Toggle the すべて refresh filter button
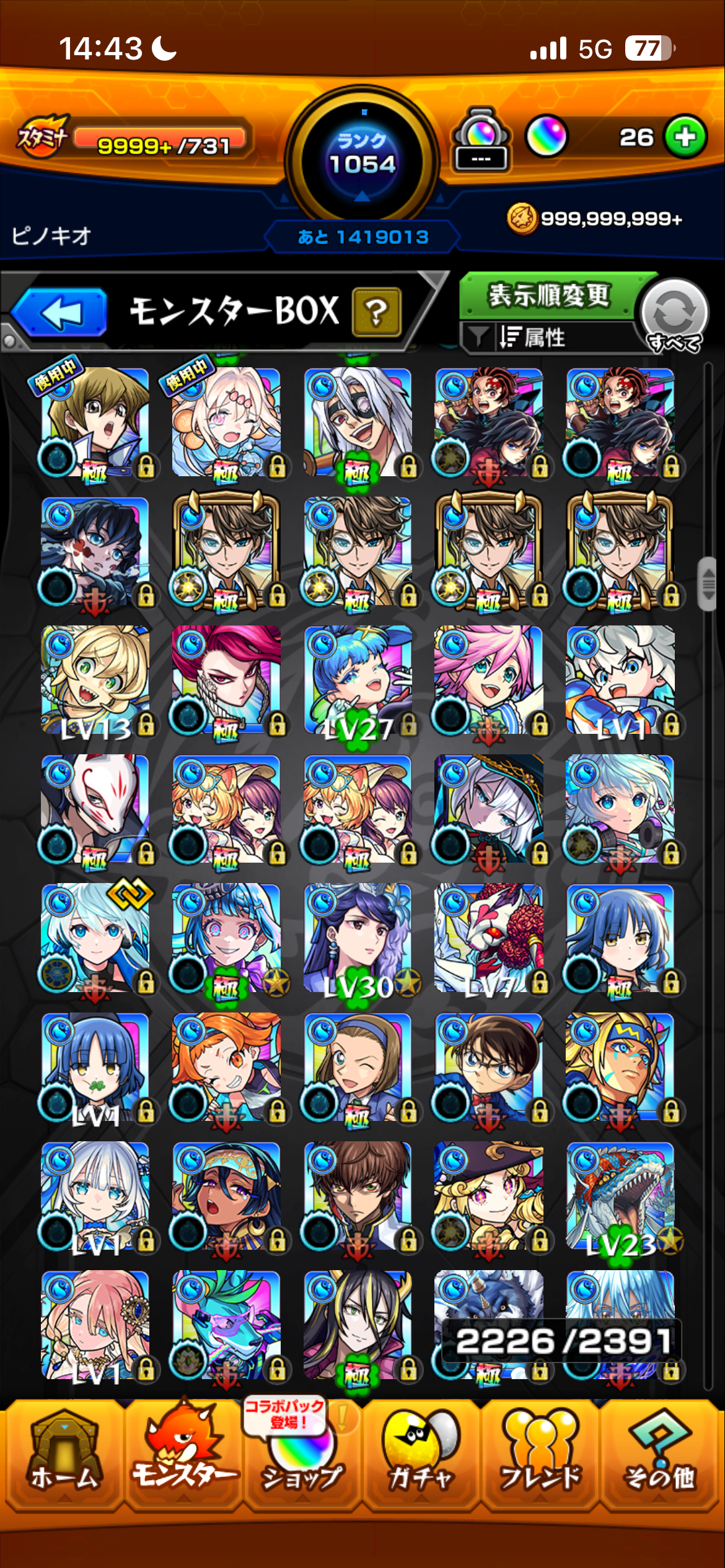This screenshot has height=1568, width=725. pos(674,316)
